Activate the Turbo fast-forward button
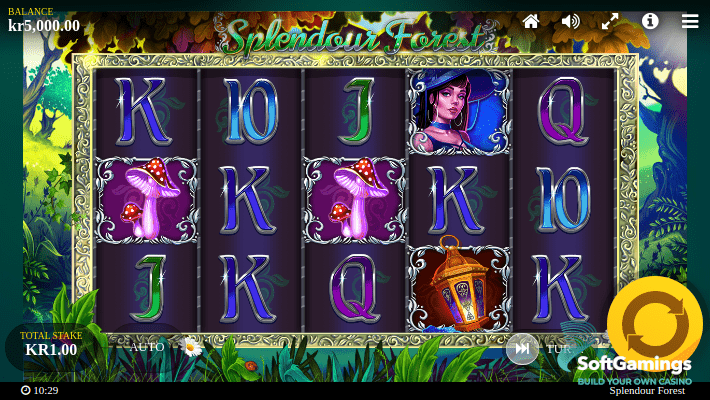The width and height of the screenshot is (710, 400). pyautogui.click(x=521, y=348)
